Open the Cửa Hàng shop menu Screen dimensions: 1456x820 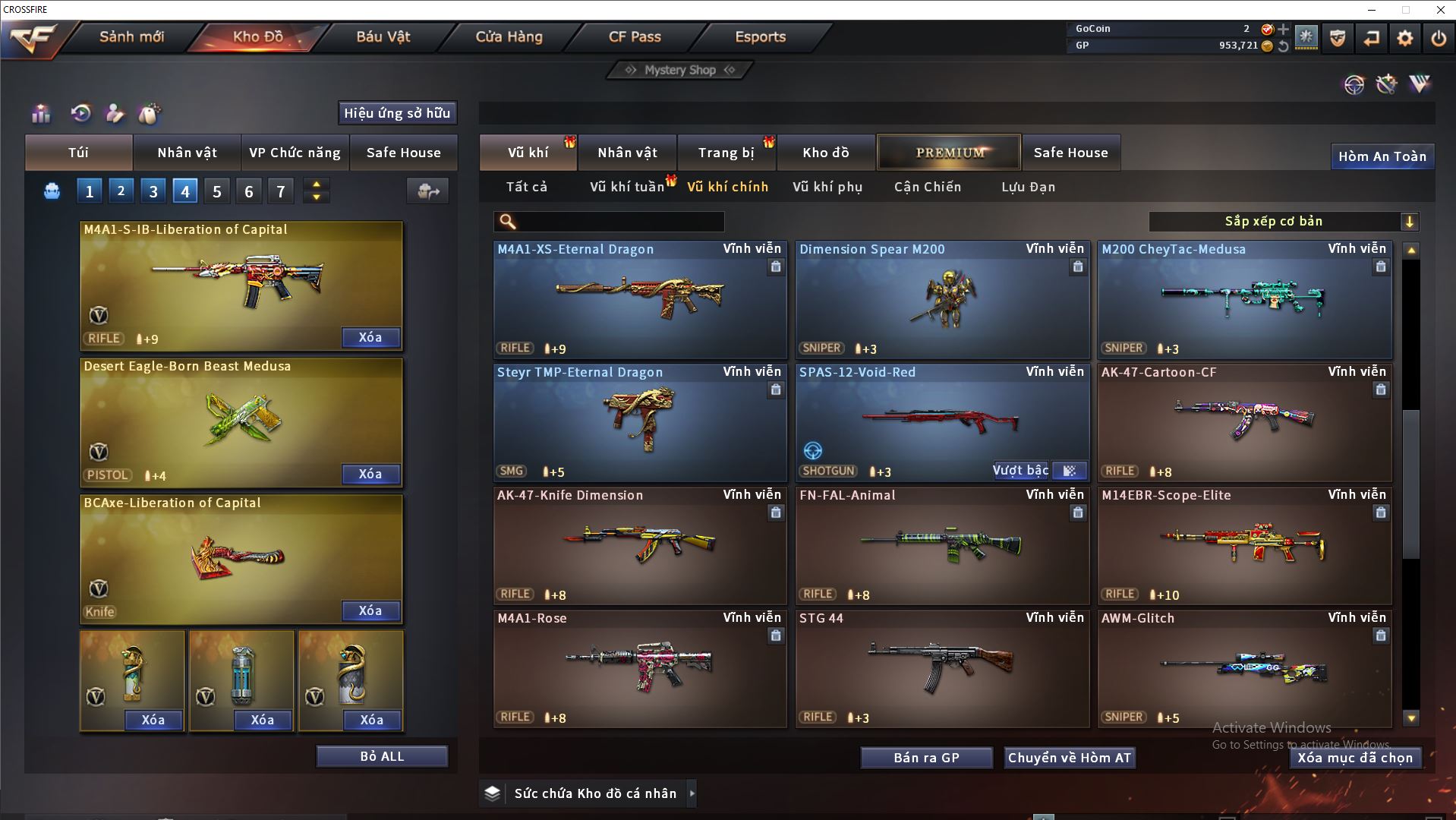(x=509, y=36)
